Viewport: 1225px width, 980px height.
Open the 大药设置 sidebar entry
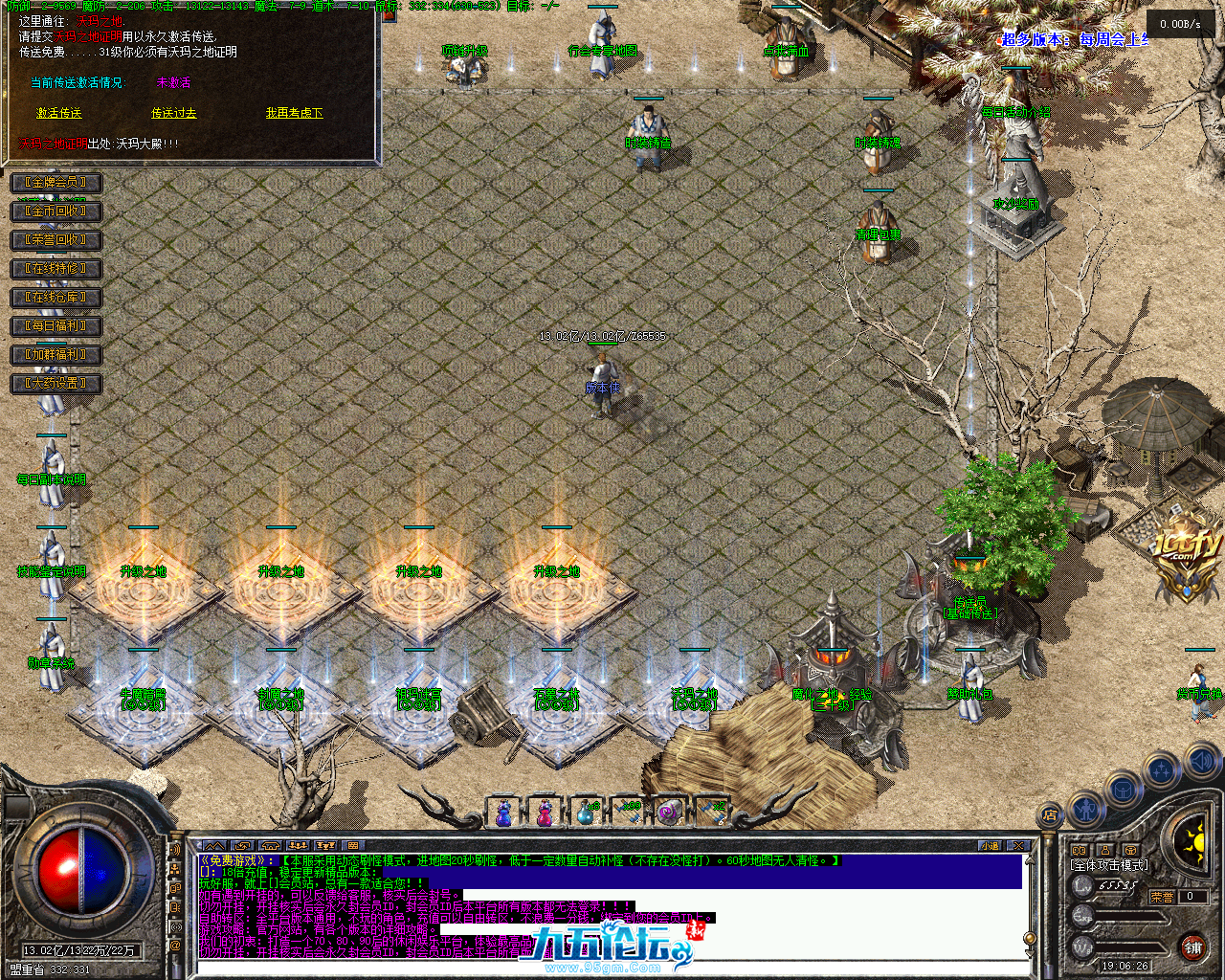[56, 384]
